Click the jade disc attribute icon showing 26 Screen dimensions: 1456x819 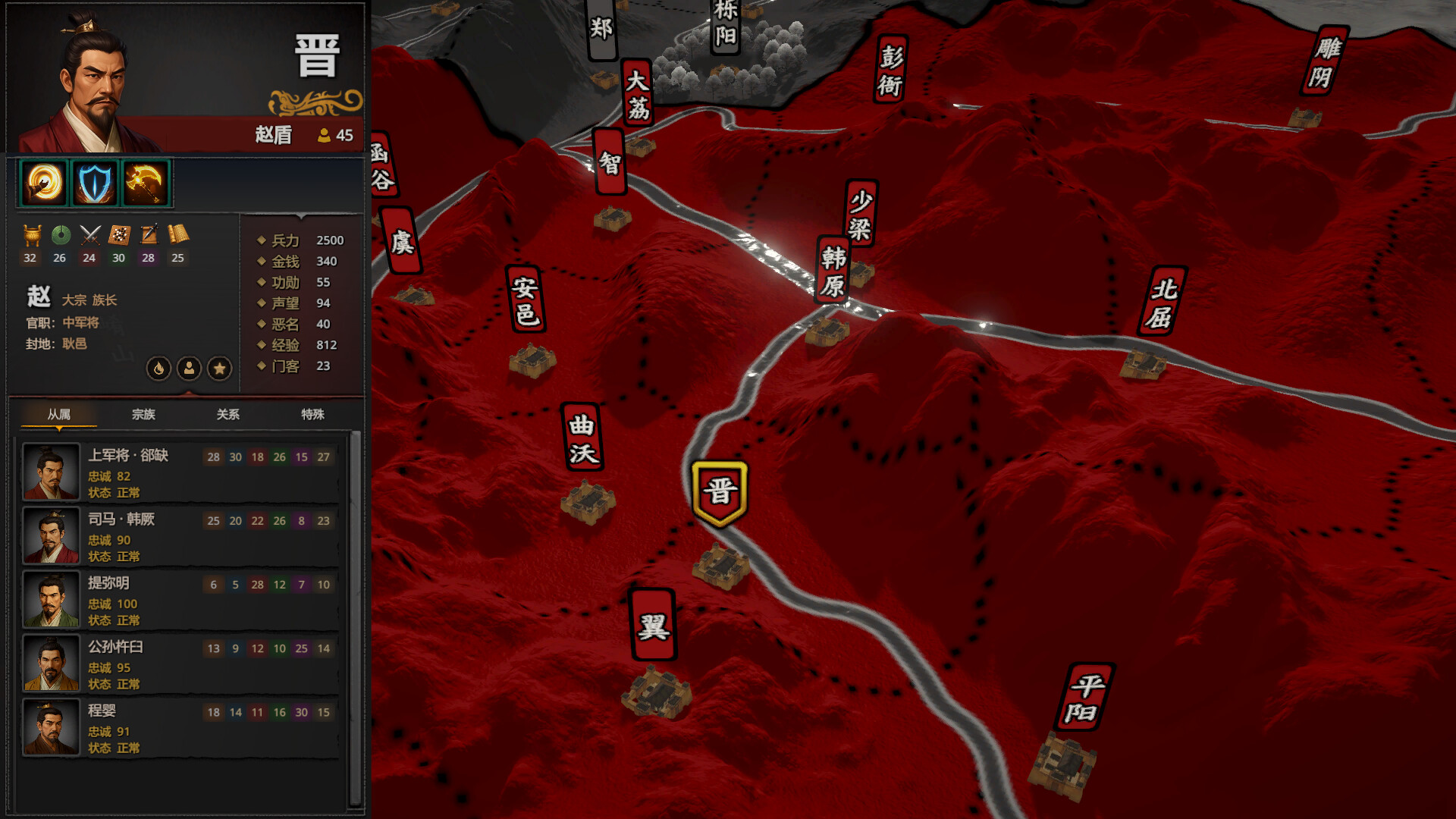click(x=59, y=236)
